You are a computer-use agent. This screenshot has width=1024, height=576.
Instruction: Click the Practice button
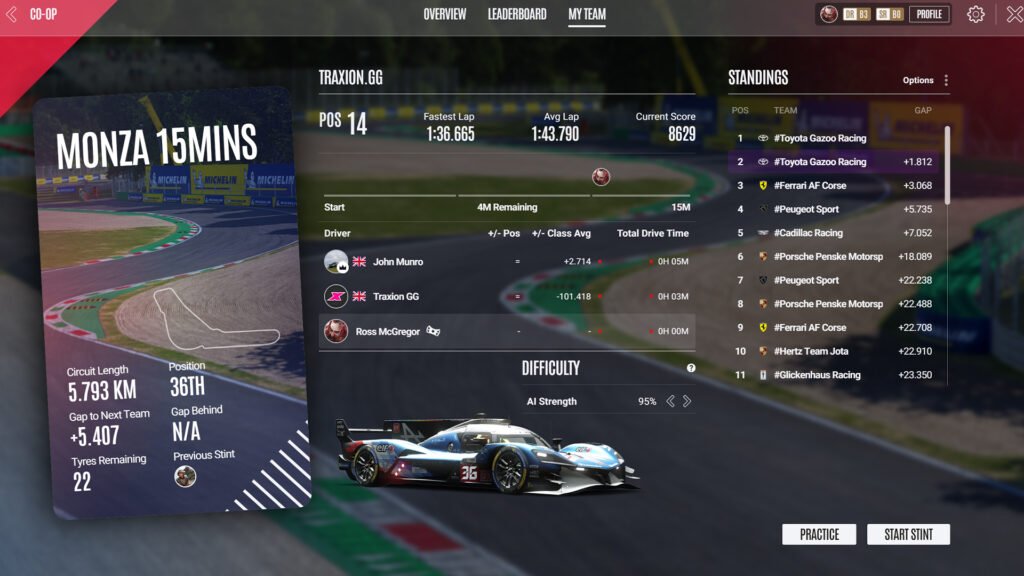pyautogui.click(x=819, y=534)
